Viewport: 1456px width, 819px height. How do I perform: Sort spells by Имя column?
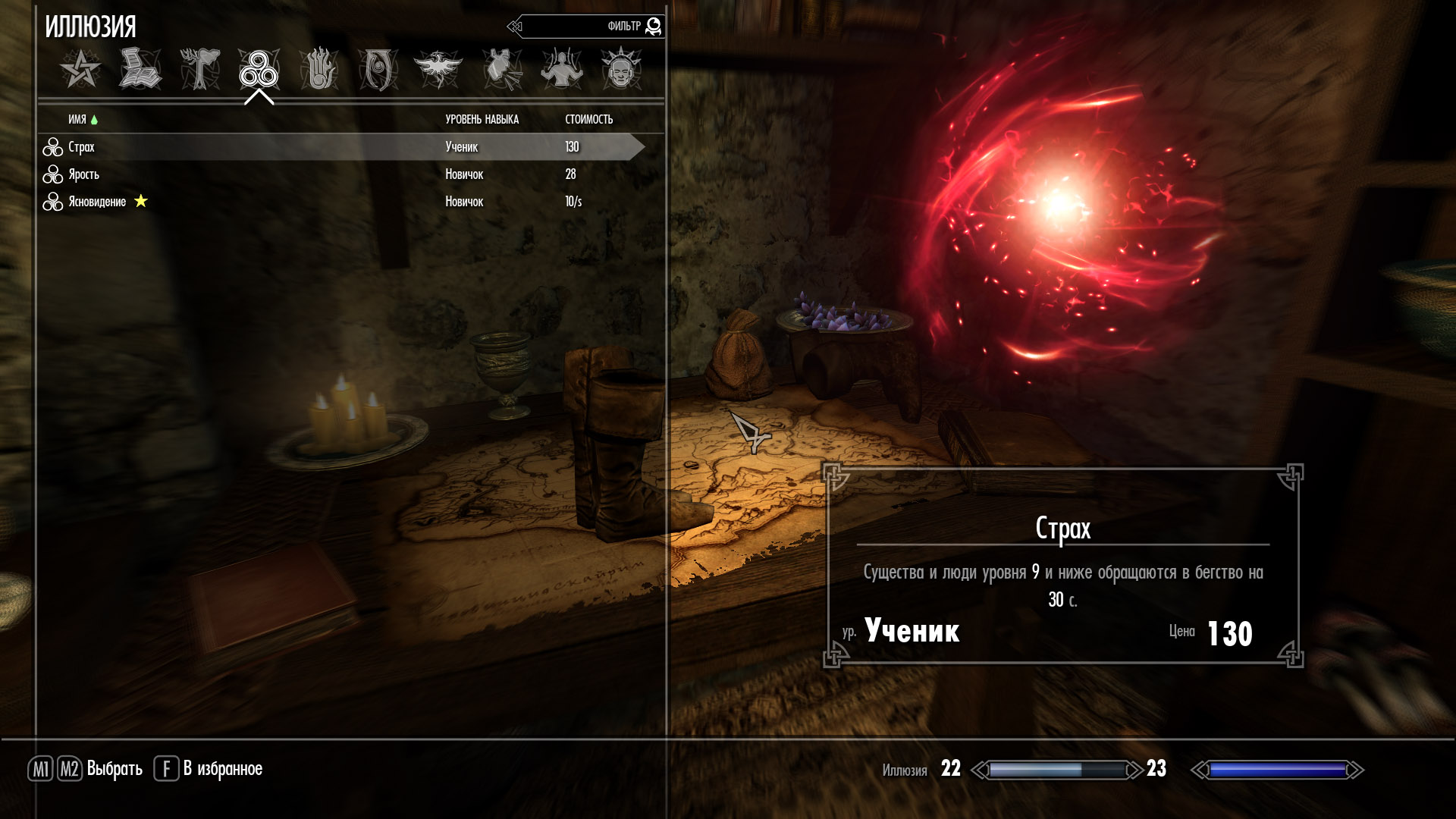pos(77,119)
